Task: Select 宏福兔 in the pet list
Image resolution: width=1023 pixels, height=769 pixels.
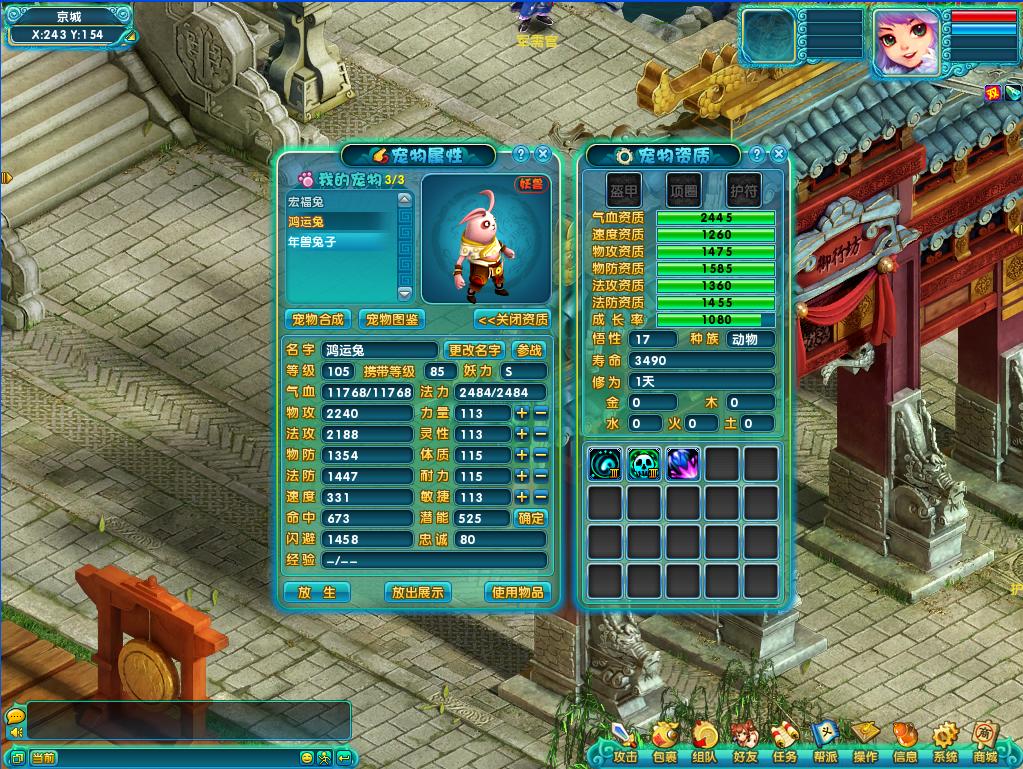Action: click(340, 201)
